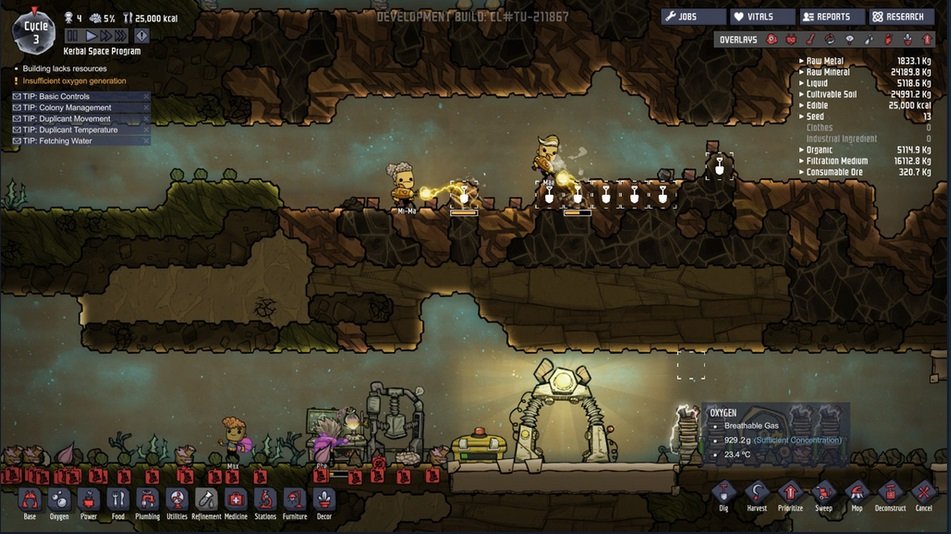The image size is (951, 534).
Task: Open the Jobs management screen
Action: click(693, 17)
